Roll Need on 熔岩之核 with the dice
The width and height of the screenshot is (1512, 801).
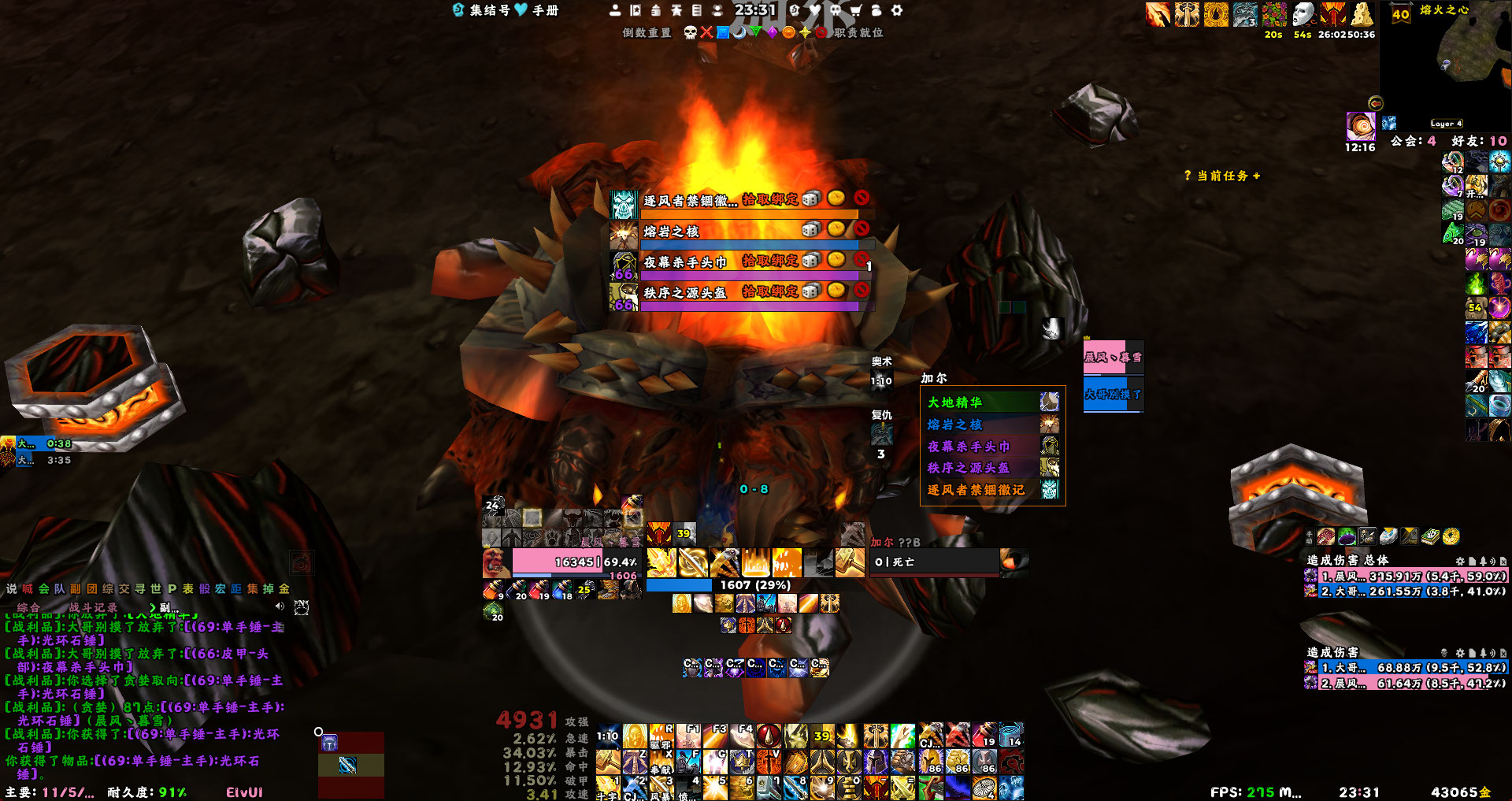(810, 230)
